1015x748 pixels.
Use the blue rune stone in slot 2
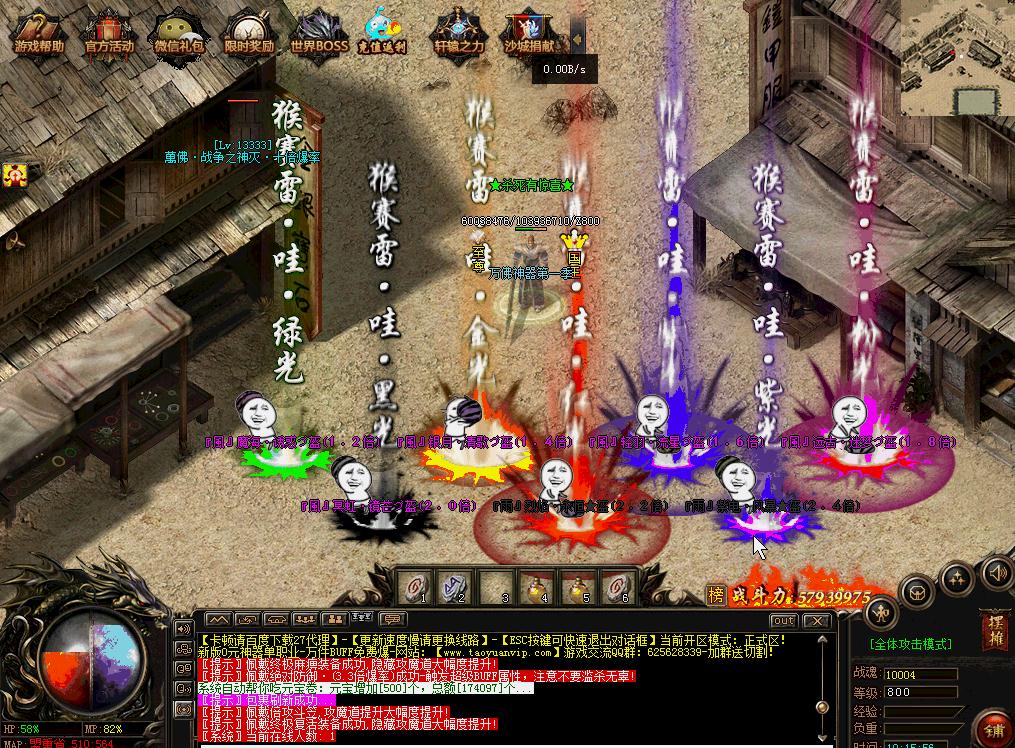click(x=457, y=585)
